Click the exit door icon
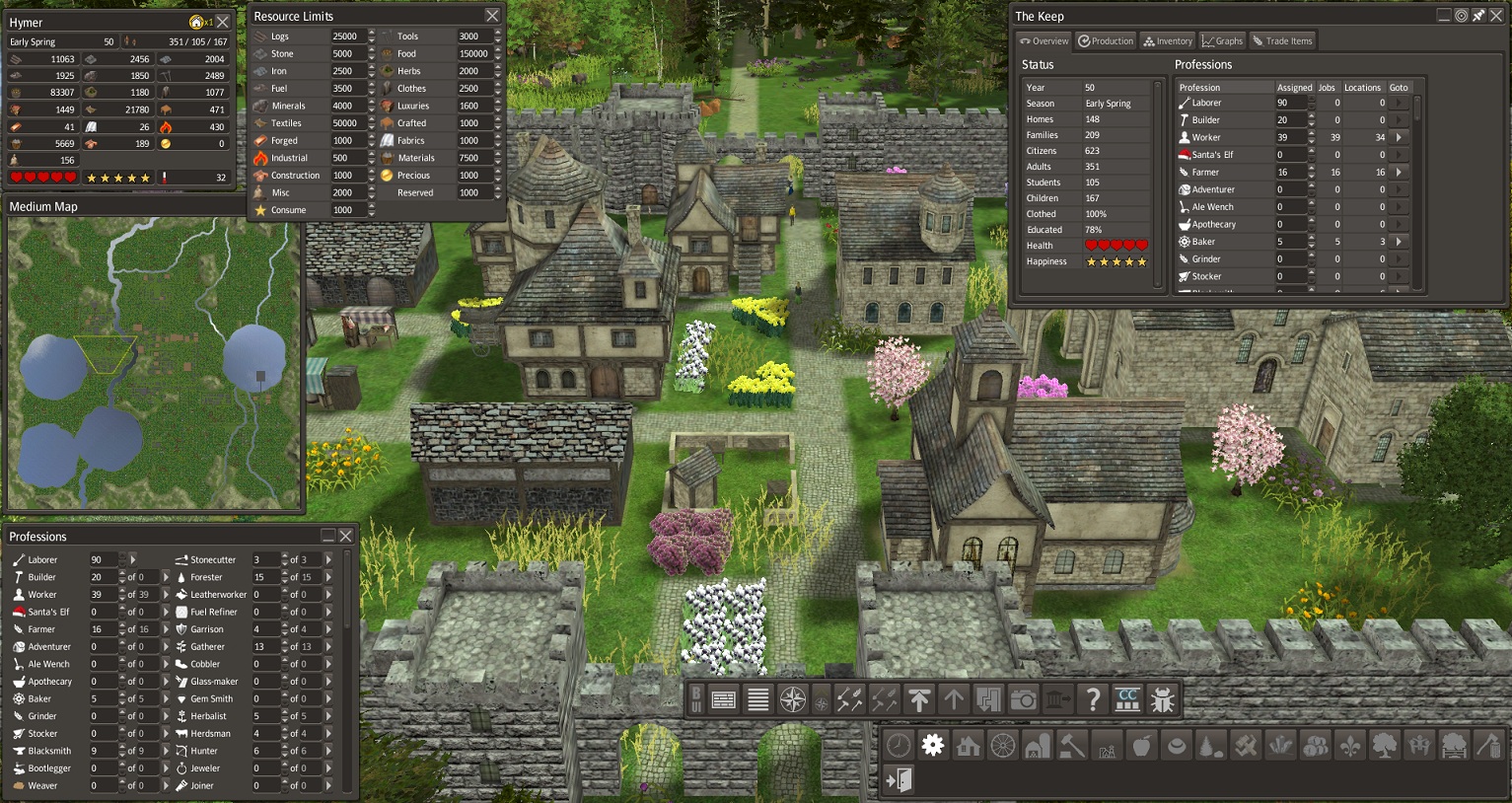The height and width of the screenshot is (803, 1512). [x=899, y=780]
